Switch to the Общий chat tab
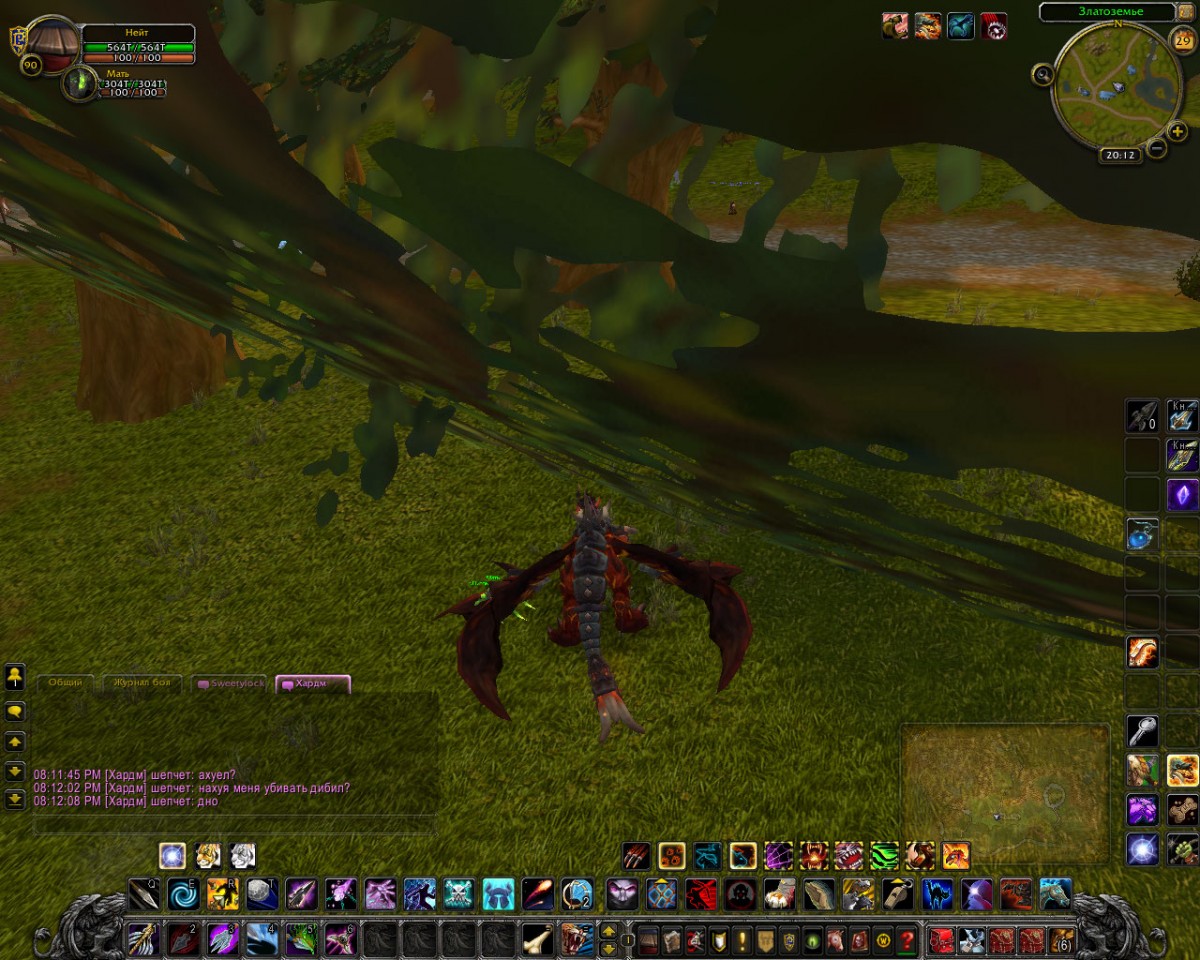Viewport: 1200px width, 960px height. [66, 683]
